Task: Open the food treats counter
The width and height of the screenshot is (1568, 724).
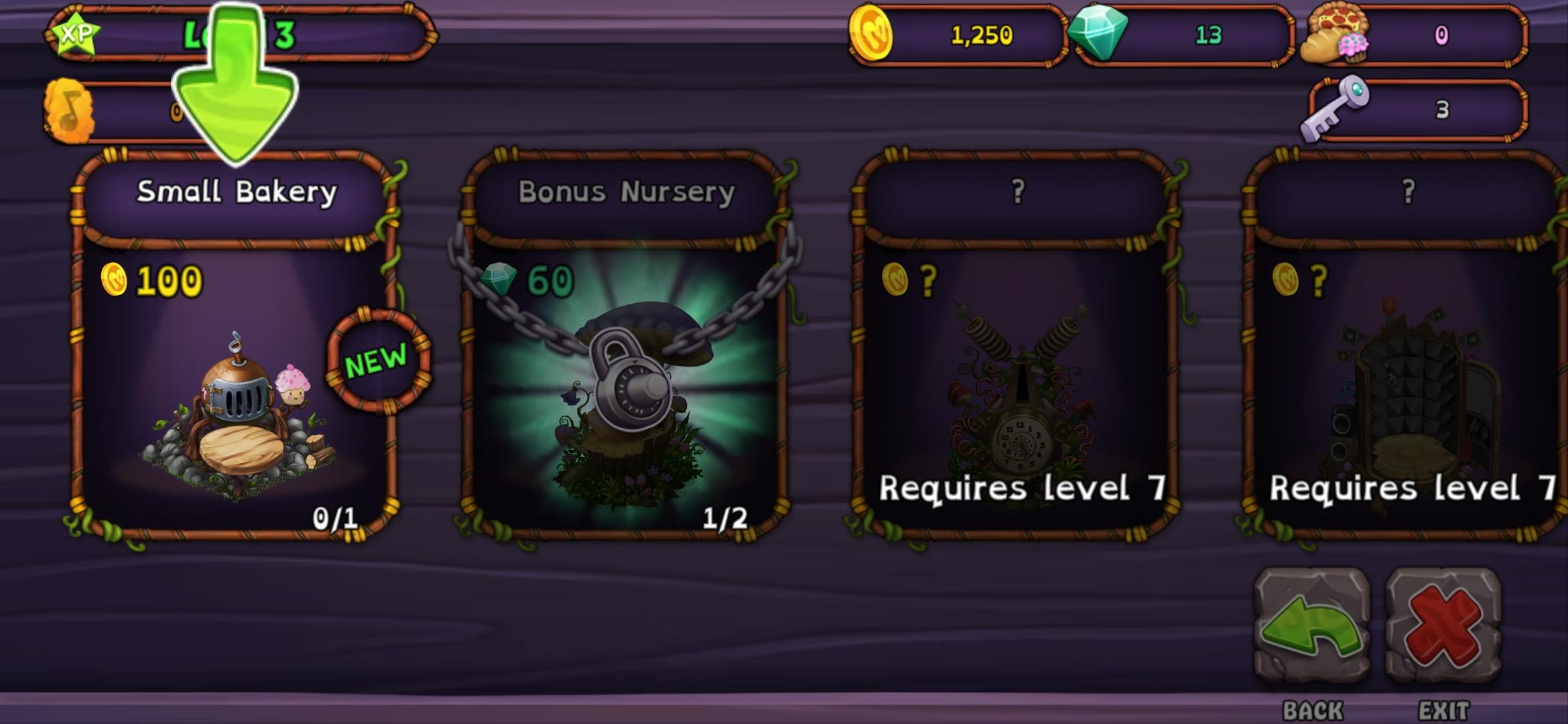Action: tap(1414, 35)
